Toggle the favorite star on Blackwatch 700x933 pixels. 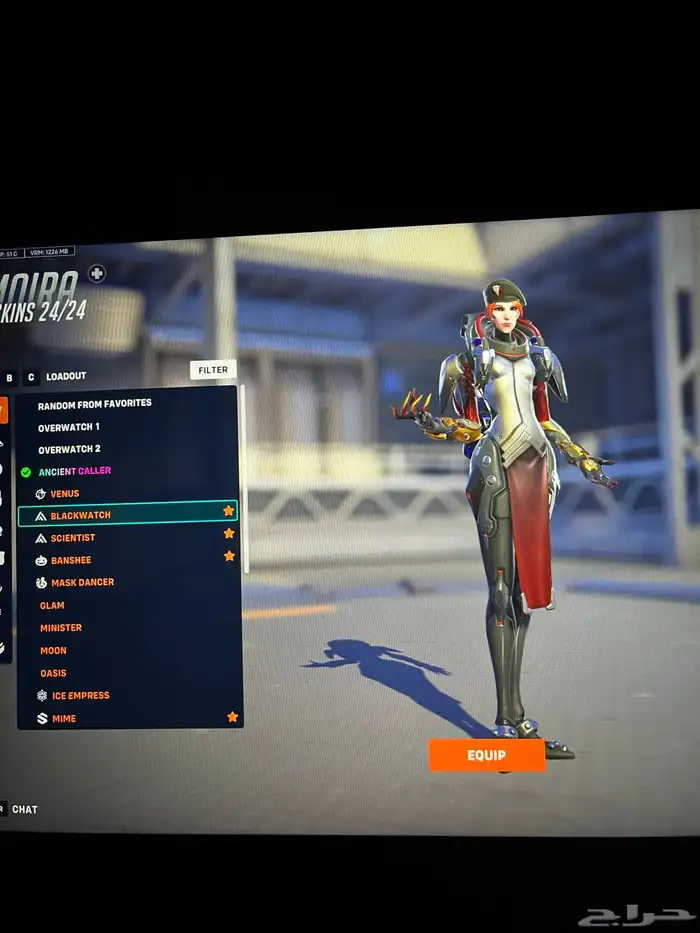(x=228, y=511)
